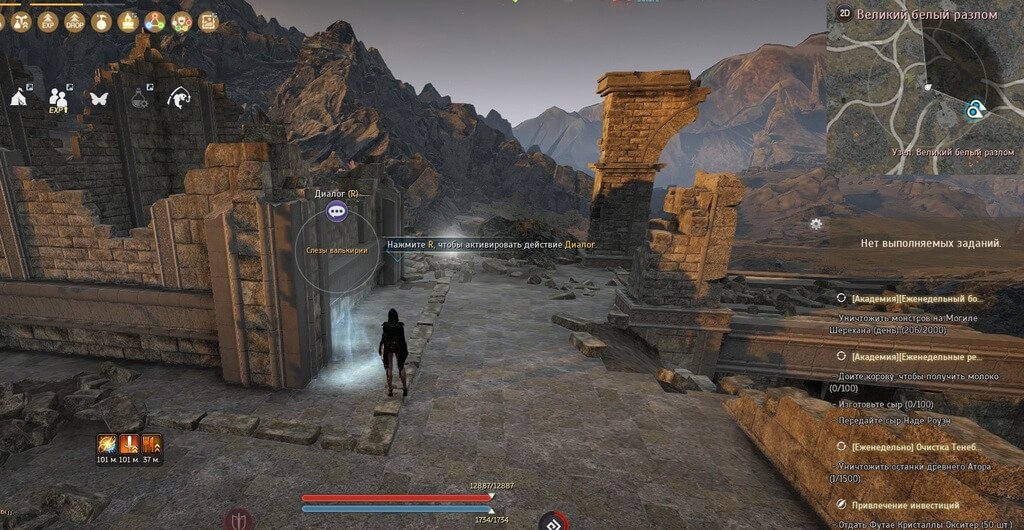Click the EXP buff icon

47,20
